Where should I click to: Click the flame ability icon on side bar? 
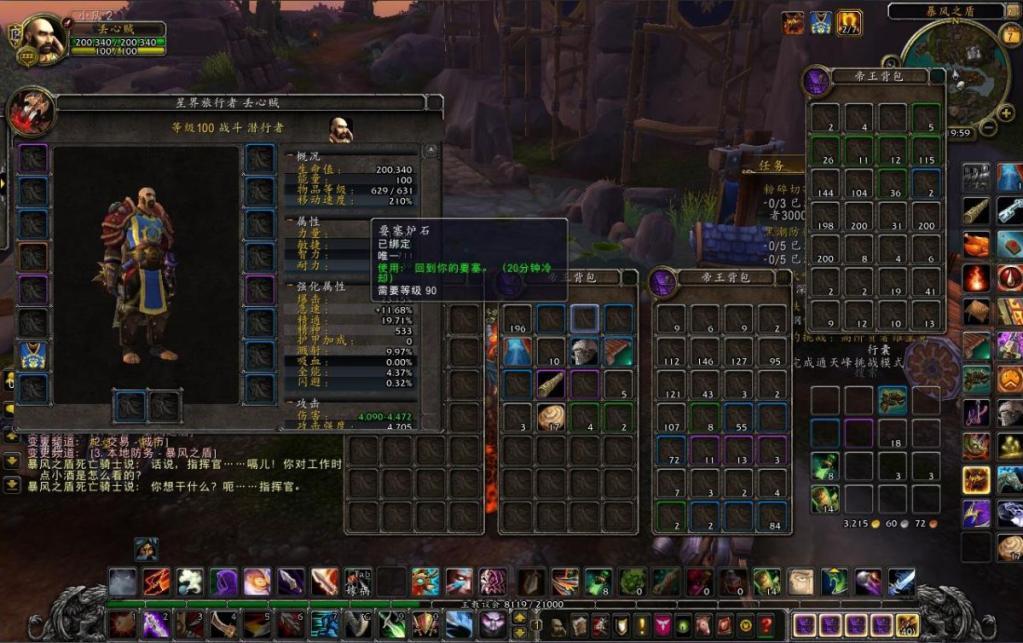pos(977,277)
